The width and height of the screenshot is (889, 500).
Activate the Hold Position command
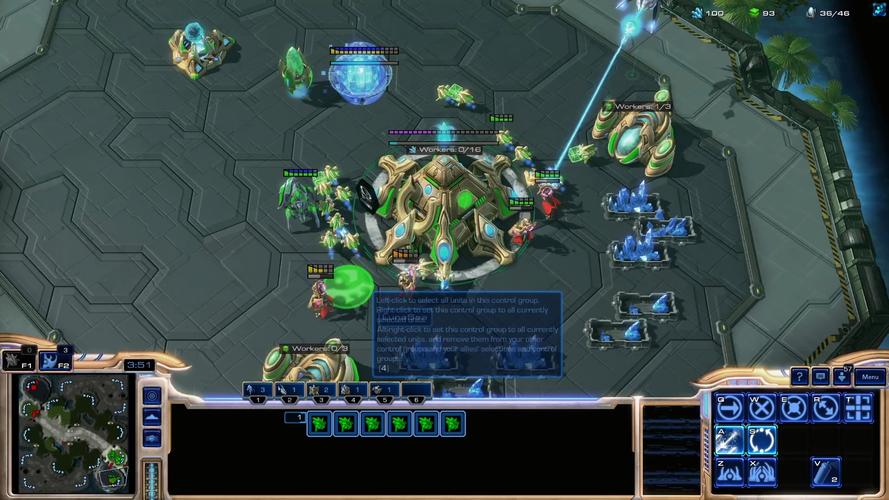click(793, 408)
